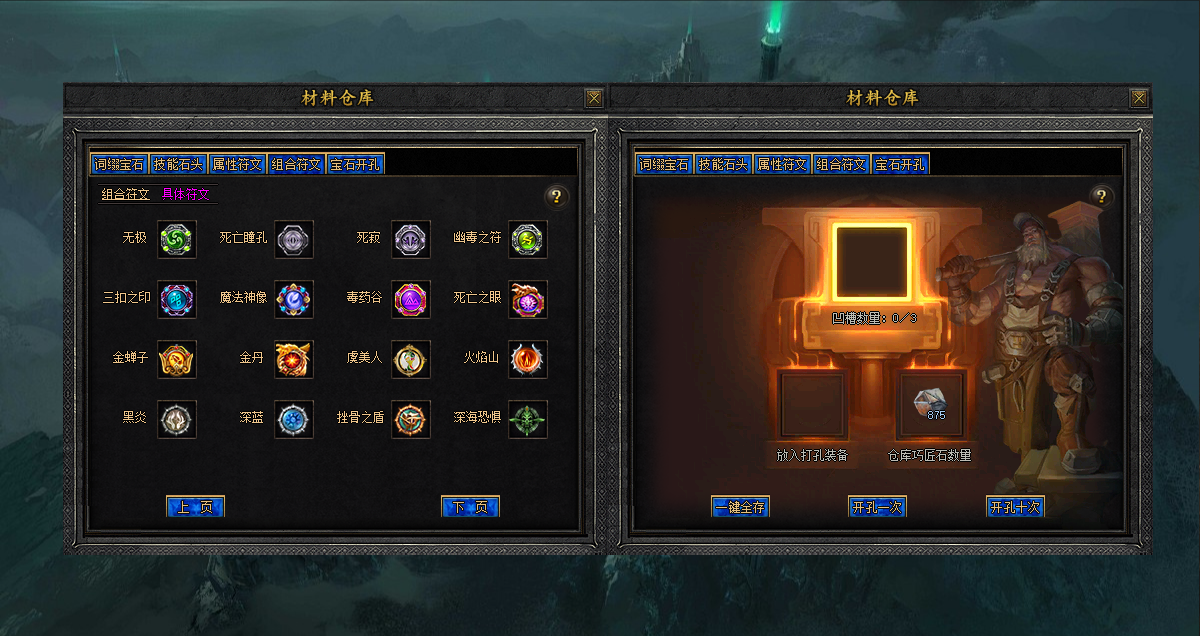Activate the 开孔一次 drill-once button

(876, 507)
